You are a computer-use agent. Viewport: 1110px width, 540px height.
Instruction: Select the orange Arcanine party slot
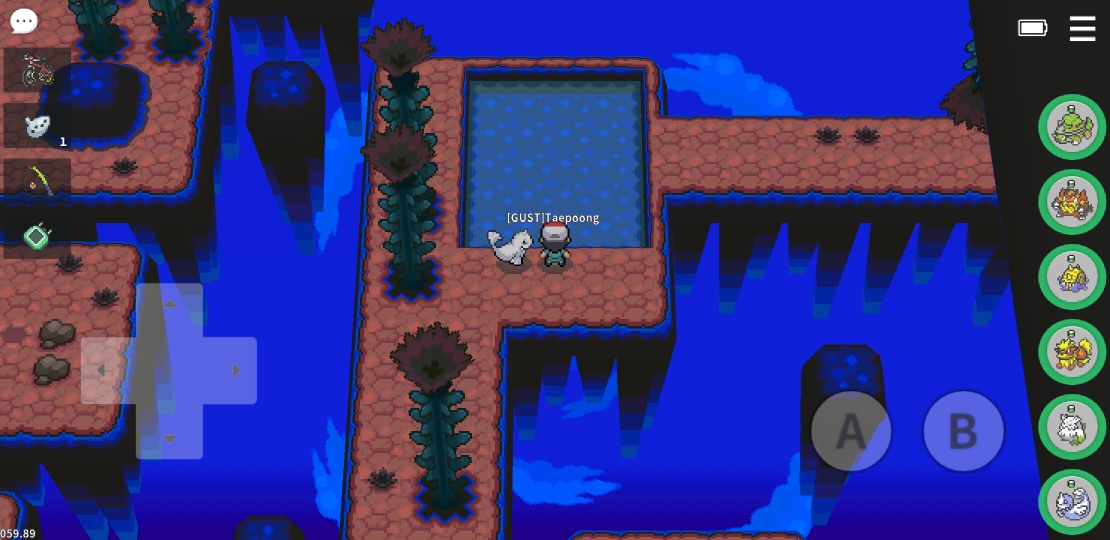tap(1072, 352)
